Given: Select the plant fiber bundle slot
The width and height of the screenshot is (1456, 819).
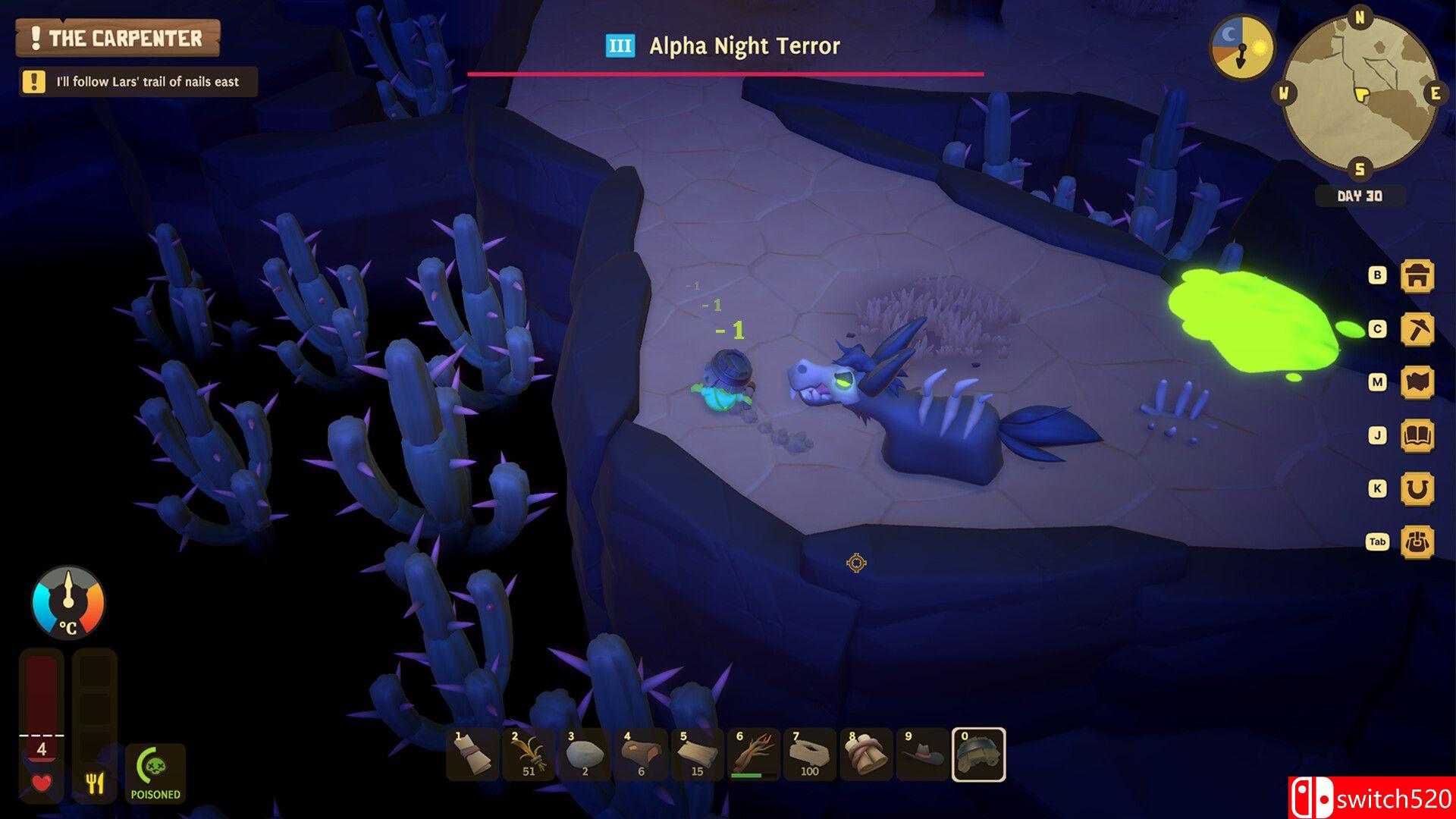Looking at the screenshot, I should point(529,755).
